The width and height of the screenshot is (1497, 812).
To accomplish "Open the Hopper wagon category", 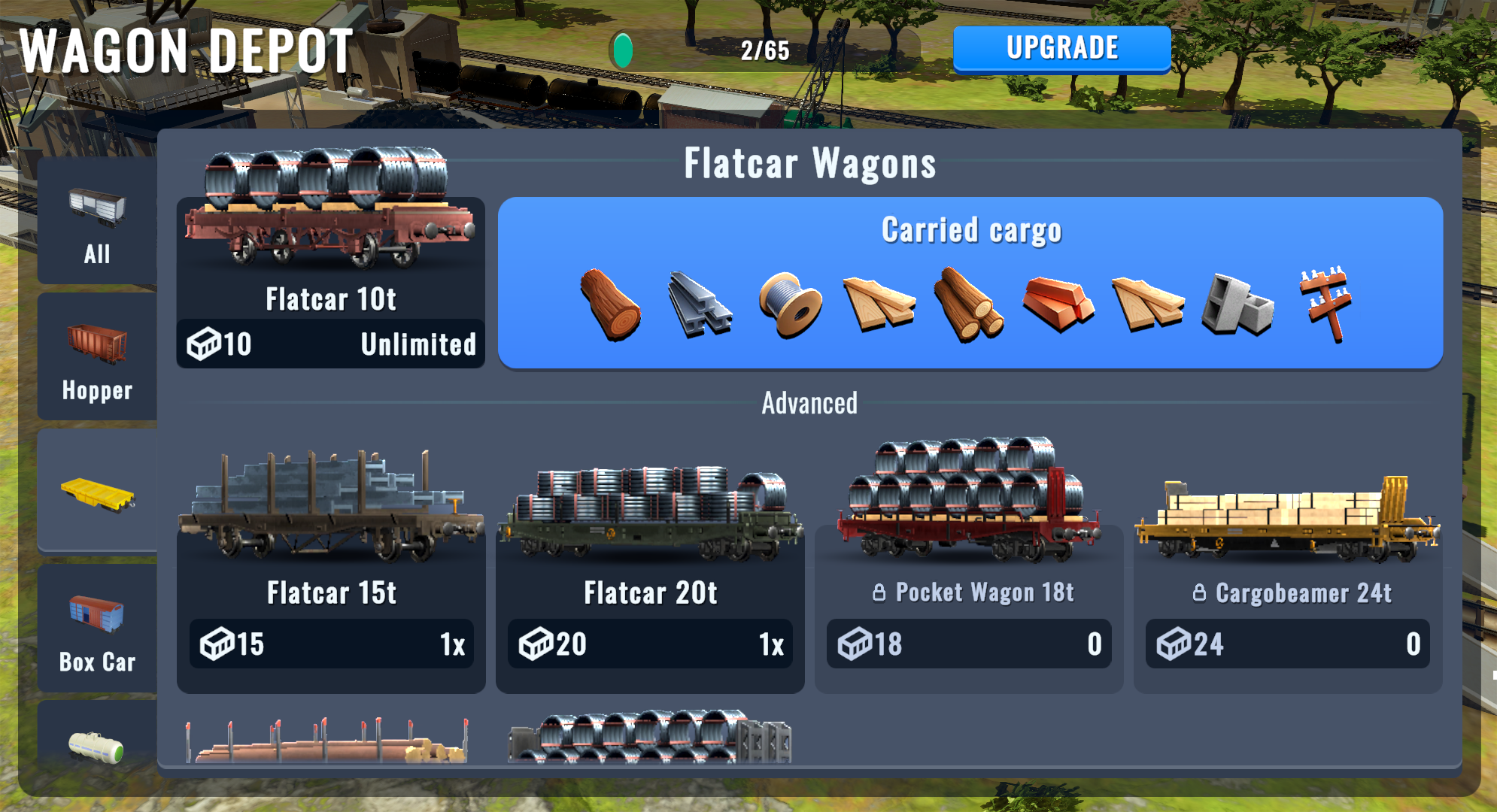I will [97, 357].
